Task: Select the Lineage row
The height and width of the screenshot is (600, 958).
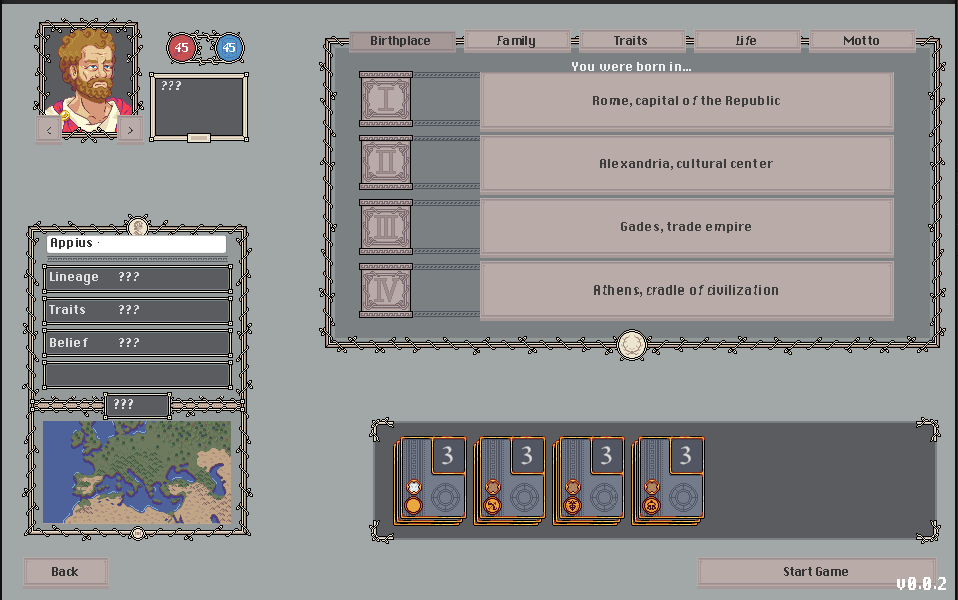Action: [x=137, y=278]
